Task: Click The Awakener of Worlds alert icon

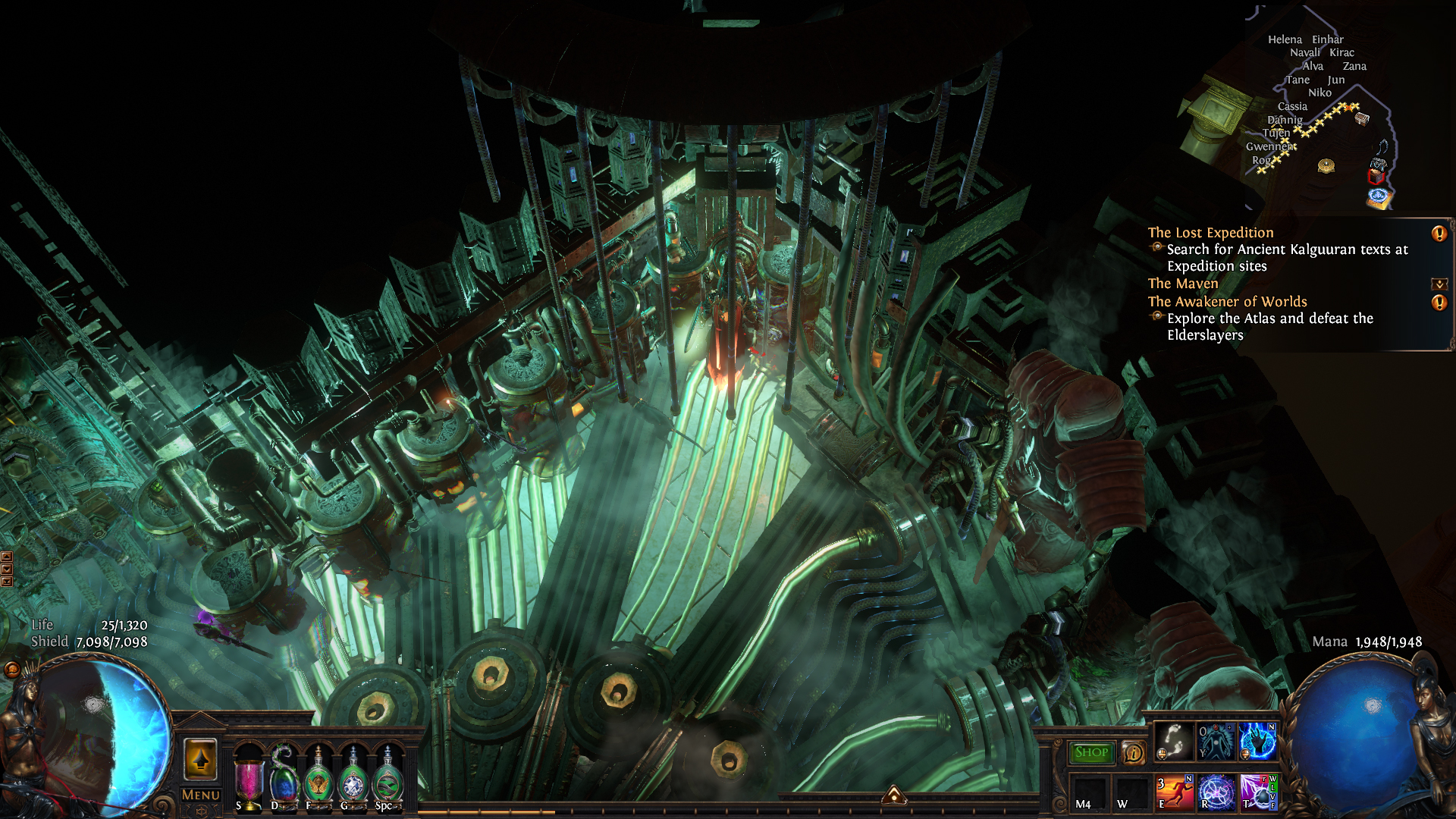Action: (1439, 303)
